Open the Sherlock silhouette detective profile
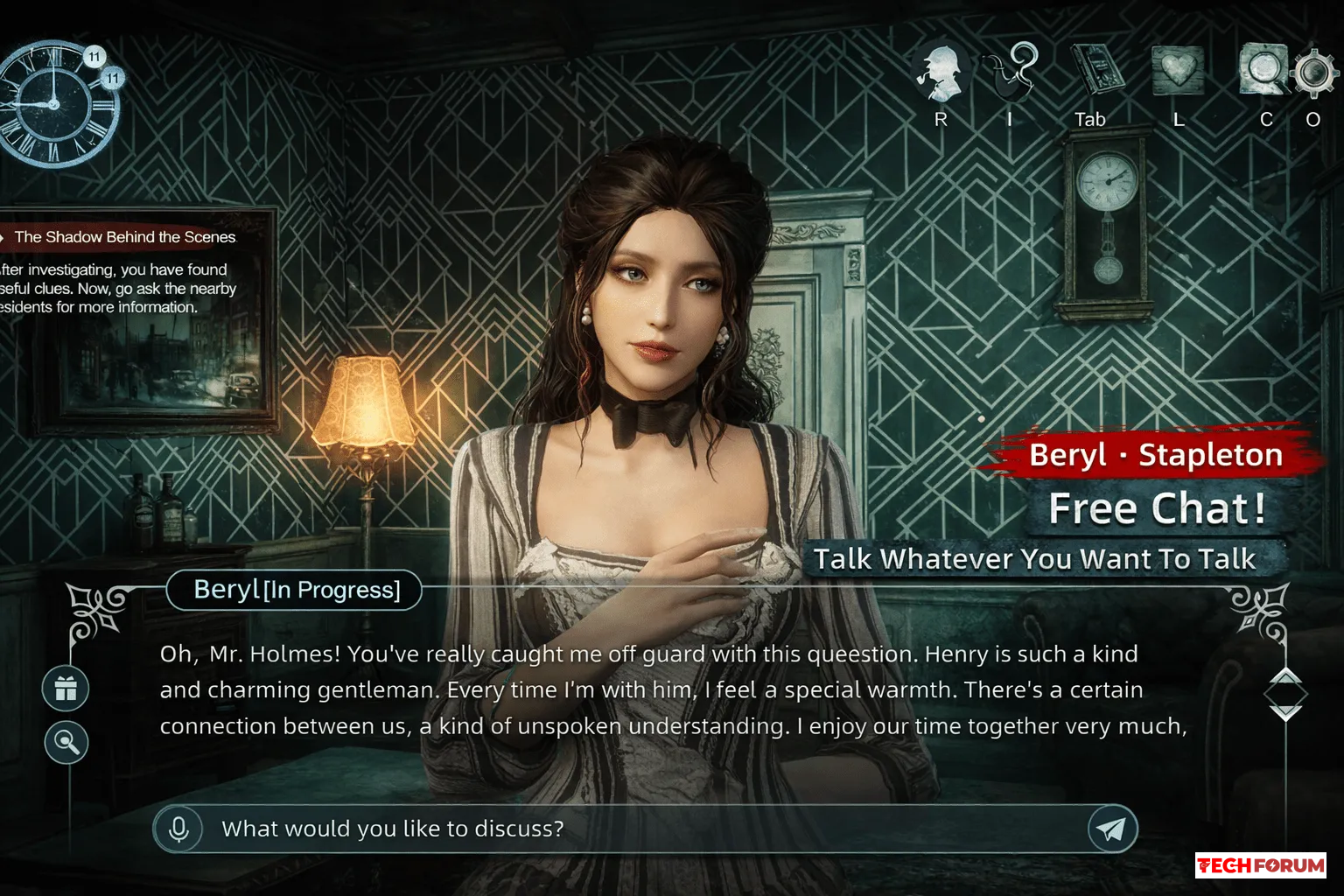Screen dimensions: 1344x896 pos(939,73)
